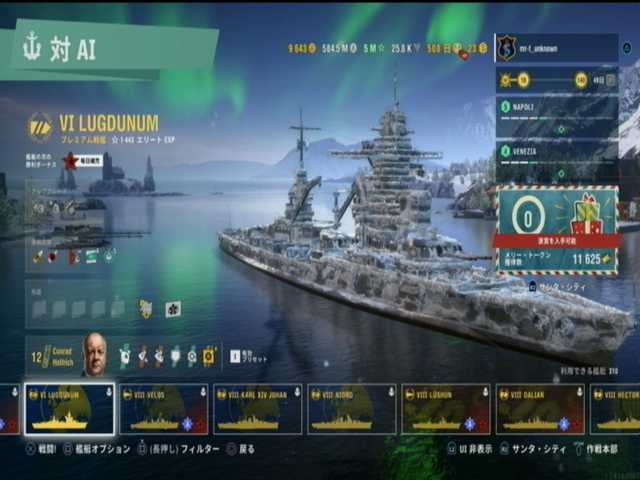The height and width of the screenshot is (480, 640).
Task: View the Venezia progress panel
Action: tap(556, 158)
